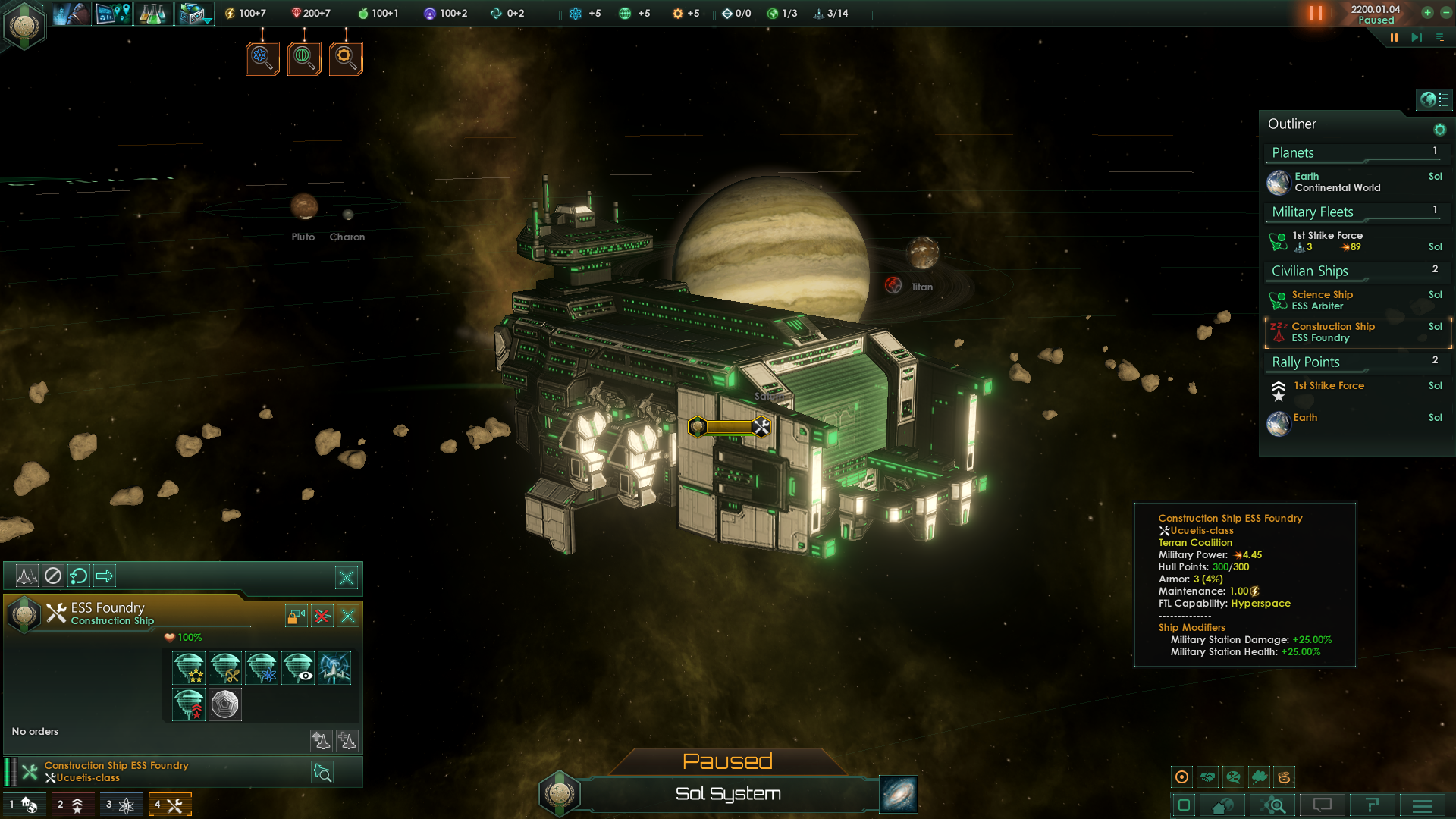Viewport: 1456px width, 819px height.
Task: Build research station with atom icon
Action: pyautogui.click(x=262, y=668)
